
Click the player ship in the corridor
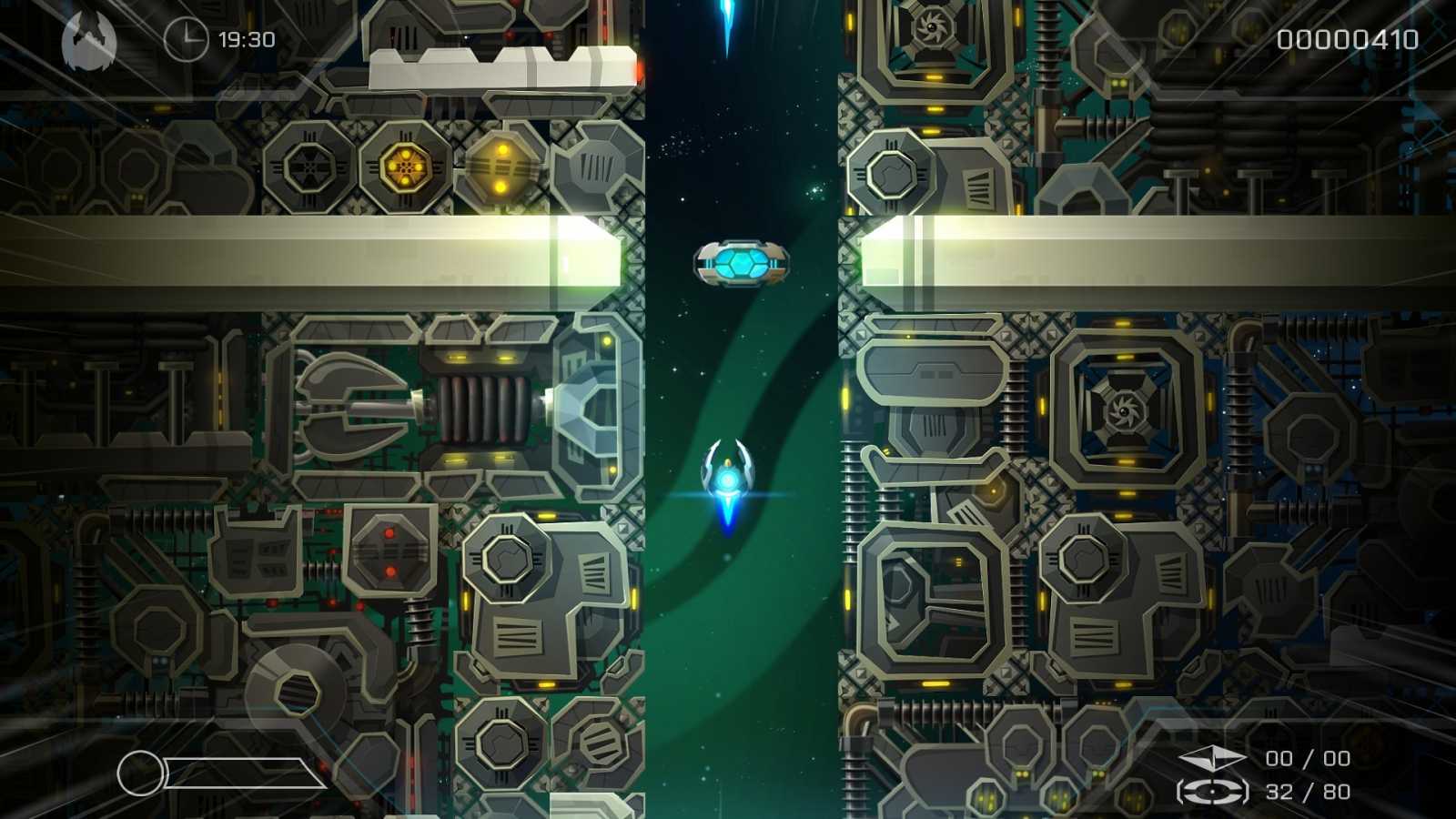click(728, 478)
